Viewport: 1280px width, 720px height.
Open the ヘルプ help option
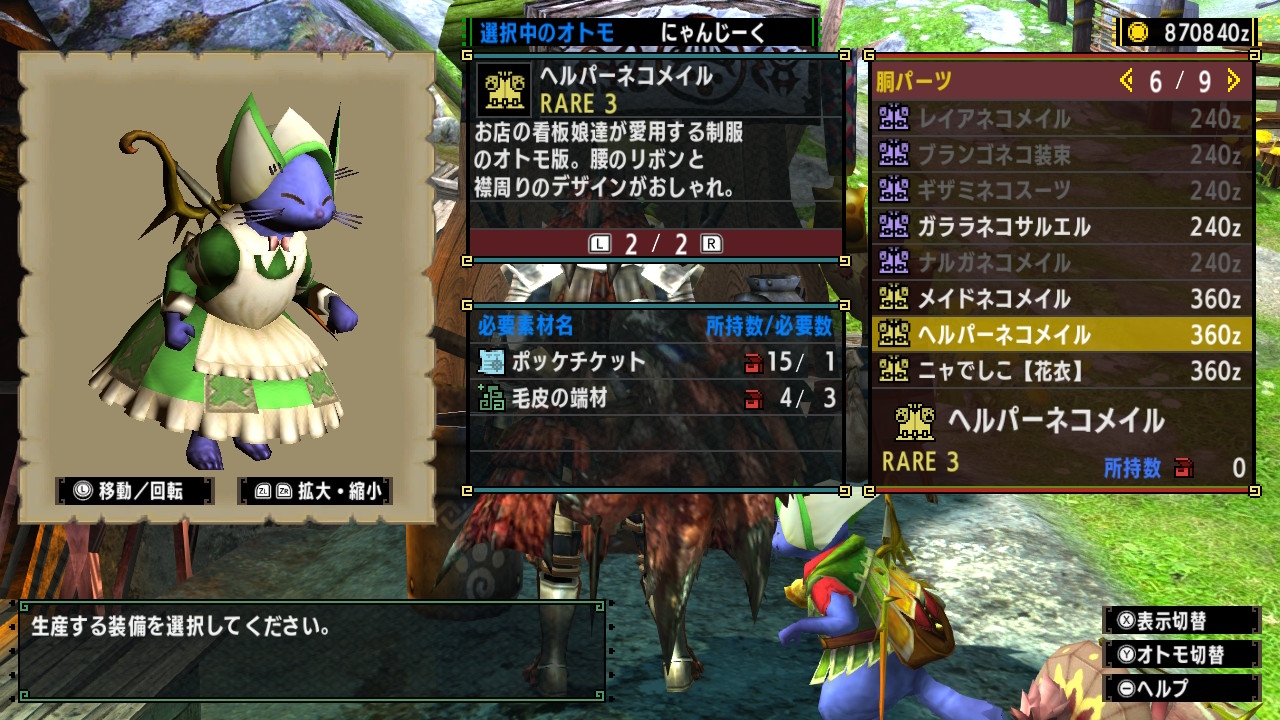[x=1181, y=689]
